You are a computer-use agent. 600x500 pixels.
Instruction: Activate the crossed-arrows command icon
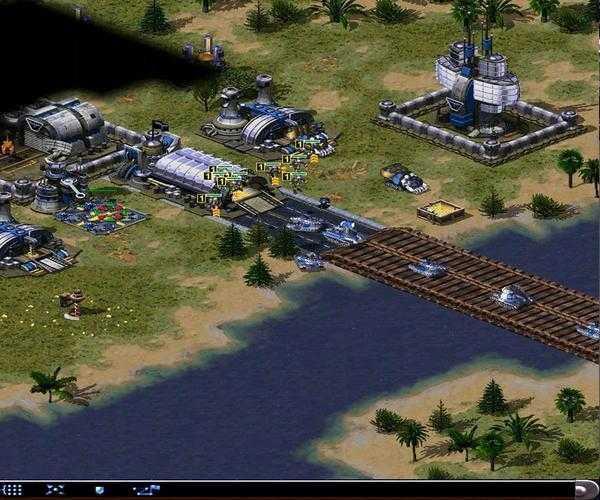coord(55,489)
